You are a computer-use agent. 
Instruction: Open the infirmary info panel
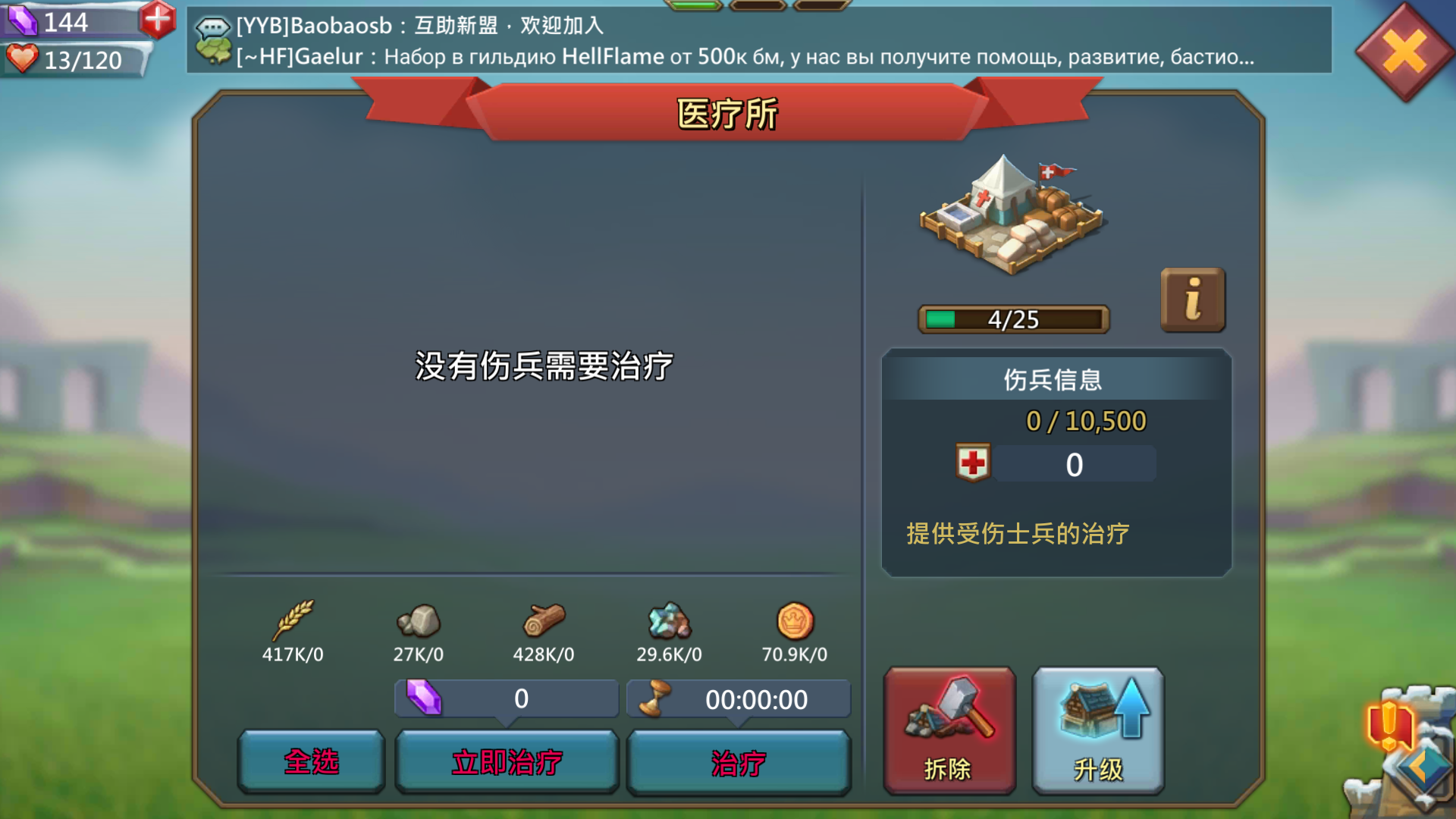(x=1192, y=300)
